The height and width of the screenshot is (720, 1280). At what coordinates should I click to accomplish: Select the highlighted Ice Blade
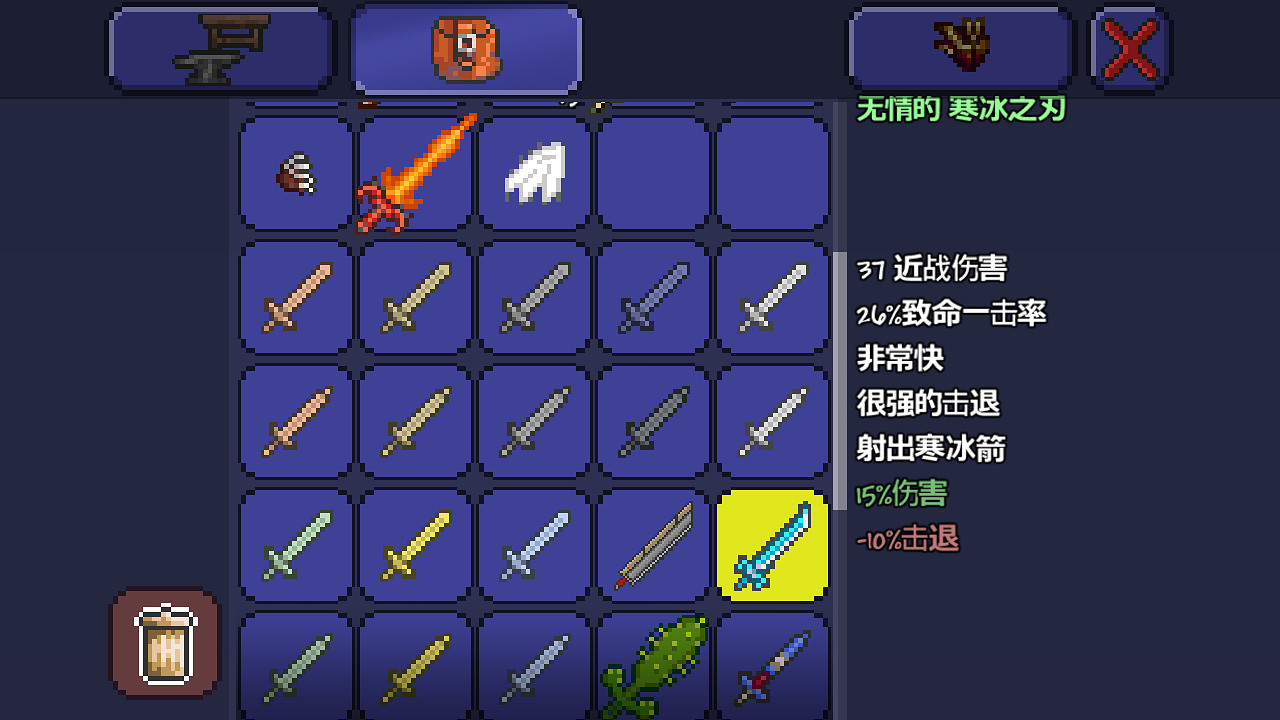click(x=773, y=545)
